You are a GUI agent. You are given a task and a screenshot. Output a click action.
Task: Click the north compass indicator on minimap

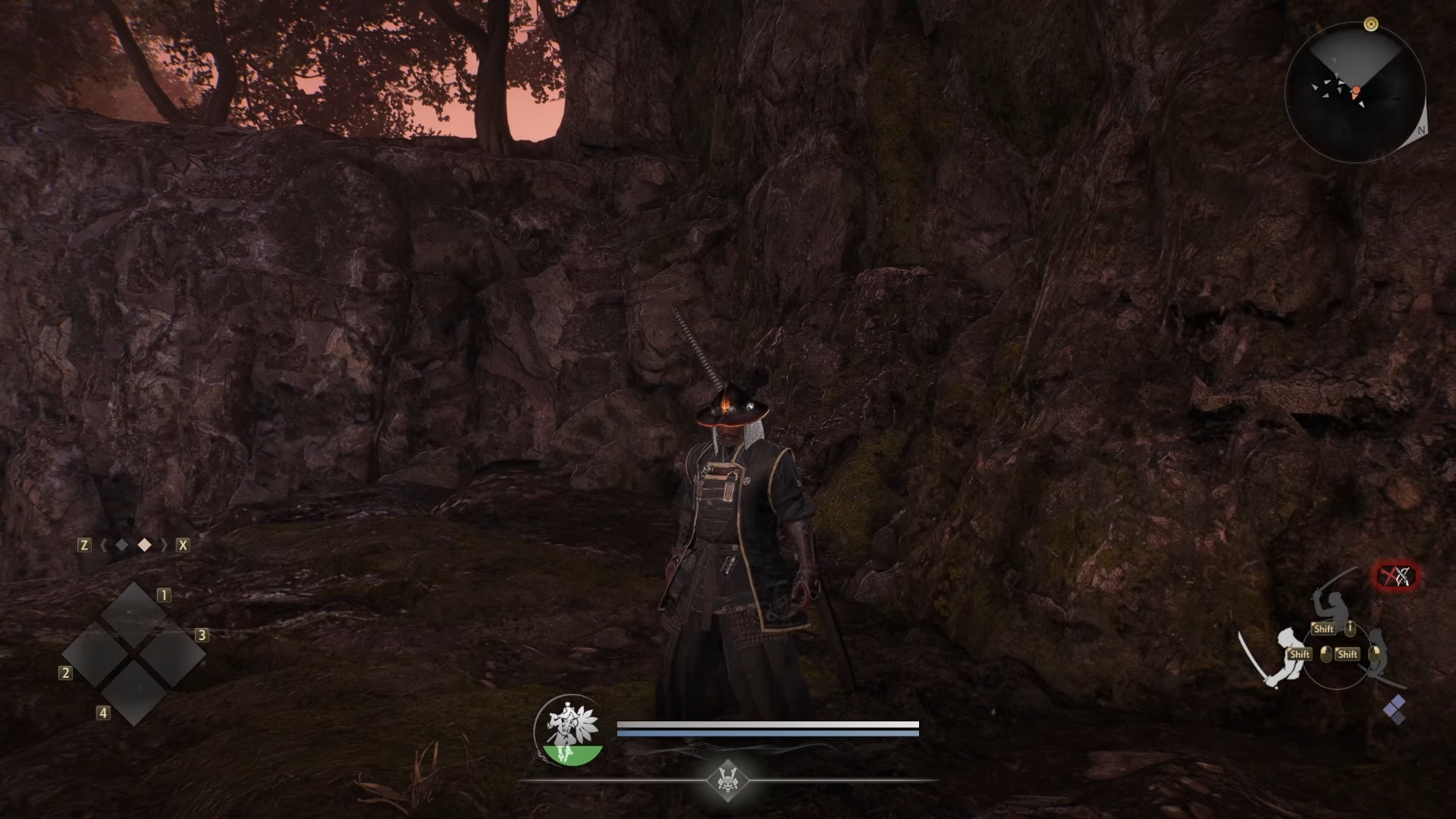(1421, 130)
